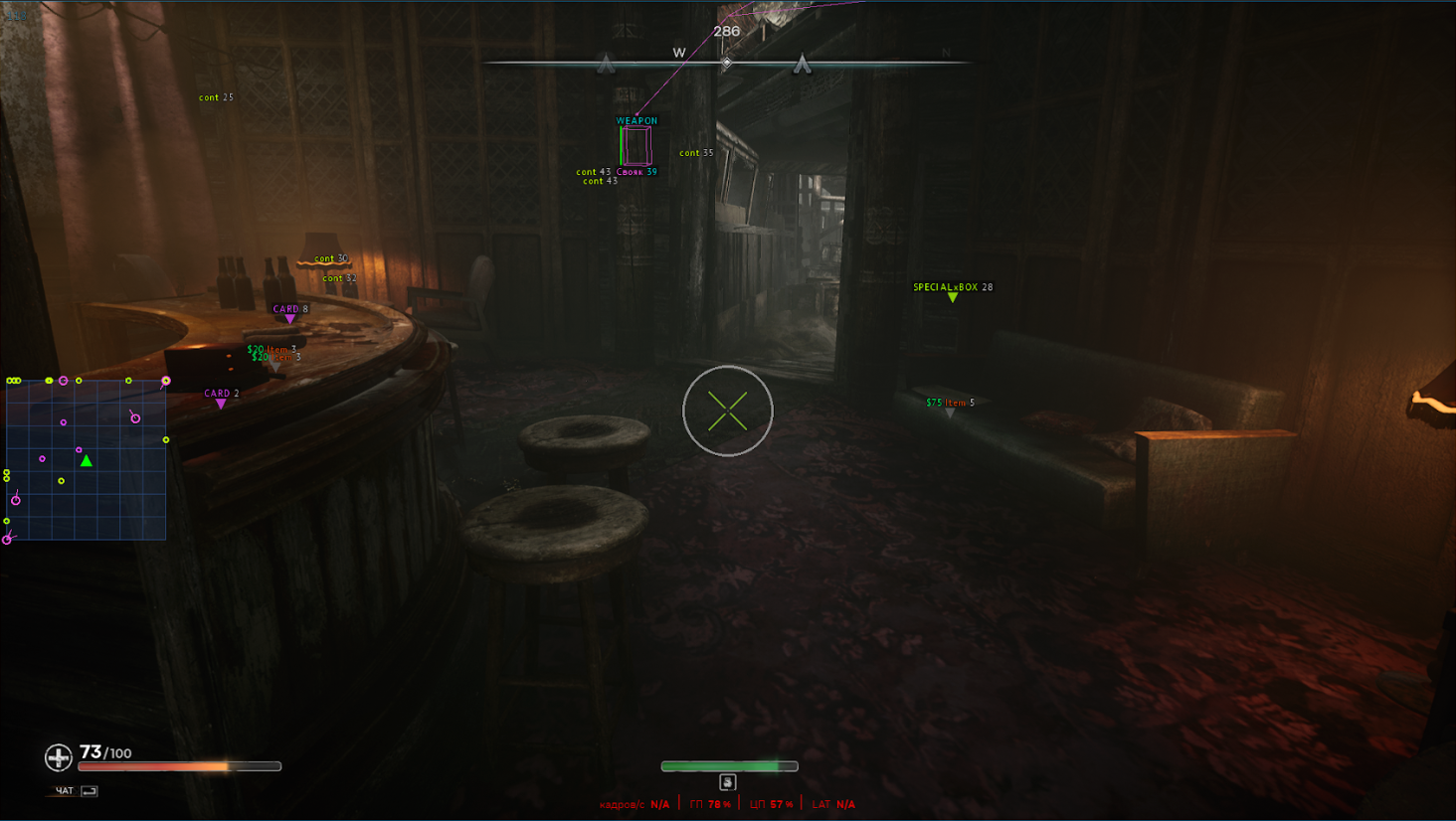Select the WEAPON overlay marker box

(636, 145)
